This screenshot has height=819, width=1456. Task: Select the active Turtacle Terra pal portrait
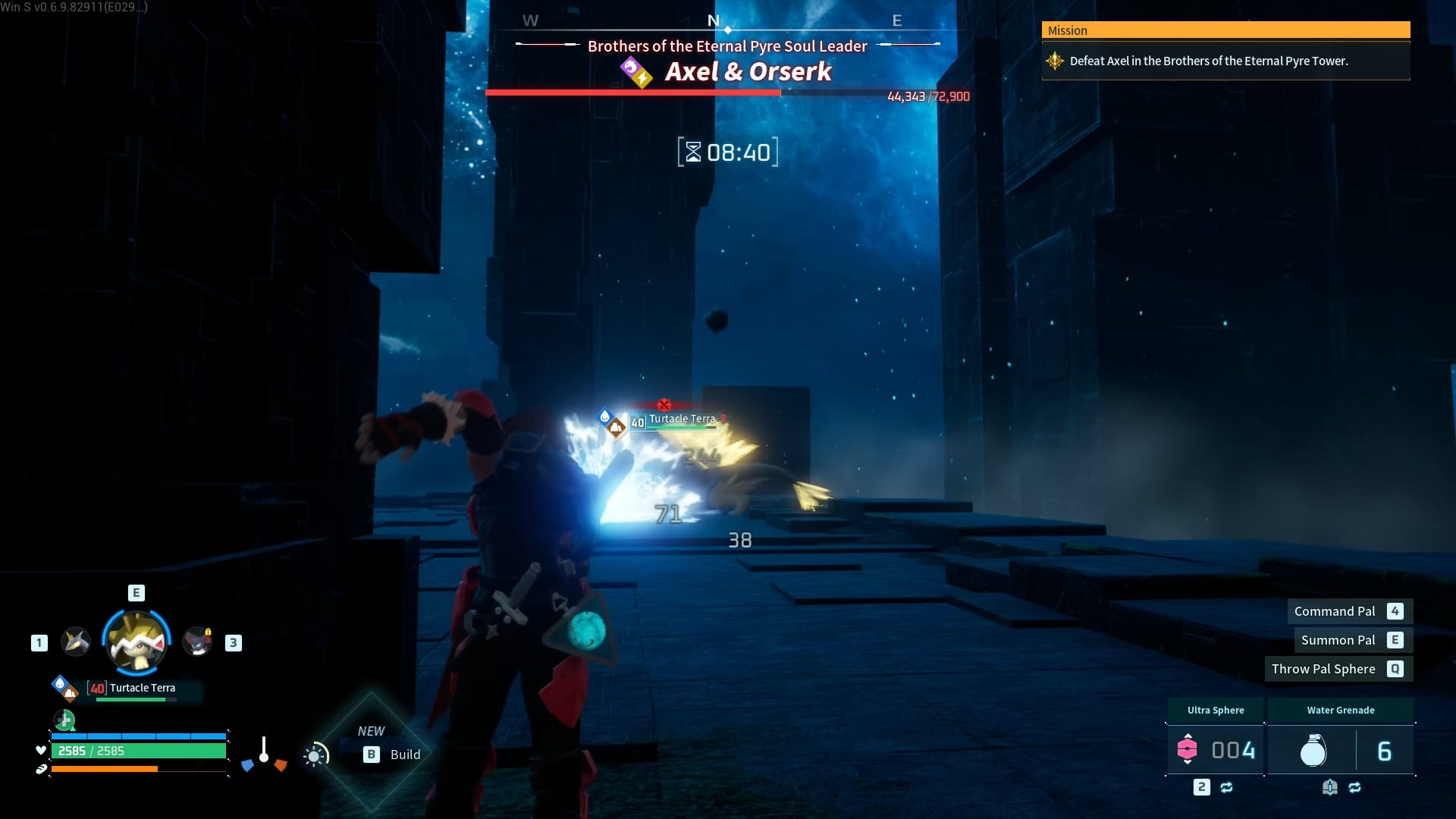[x=136, y=642]
